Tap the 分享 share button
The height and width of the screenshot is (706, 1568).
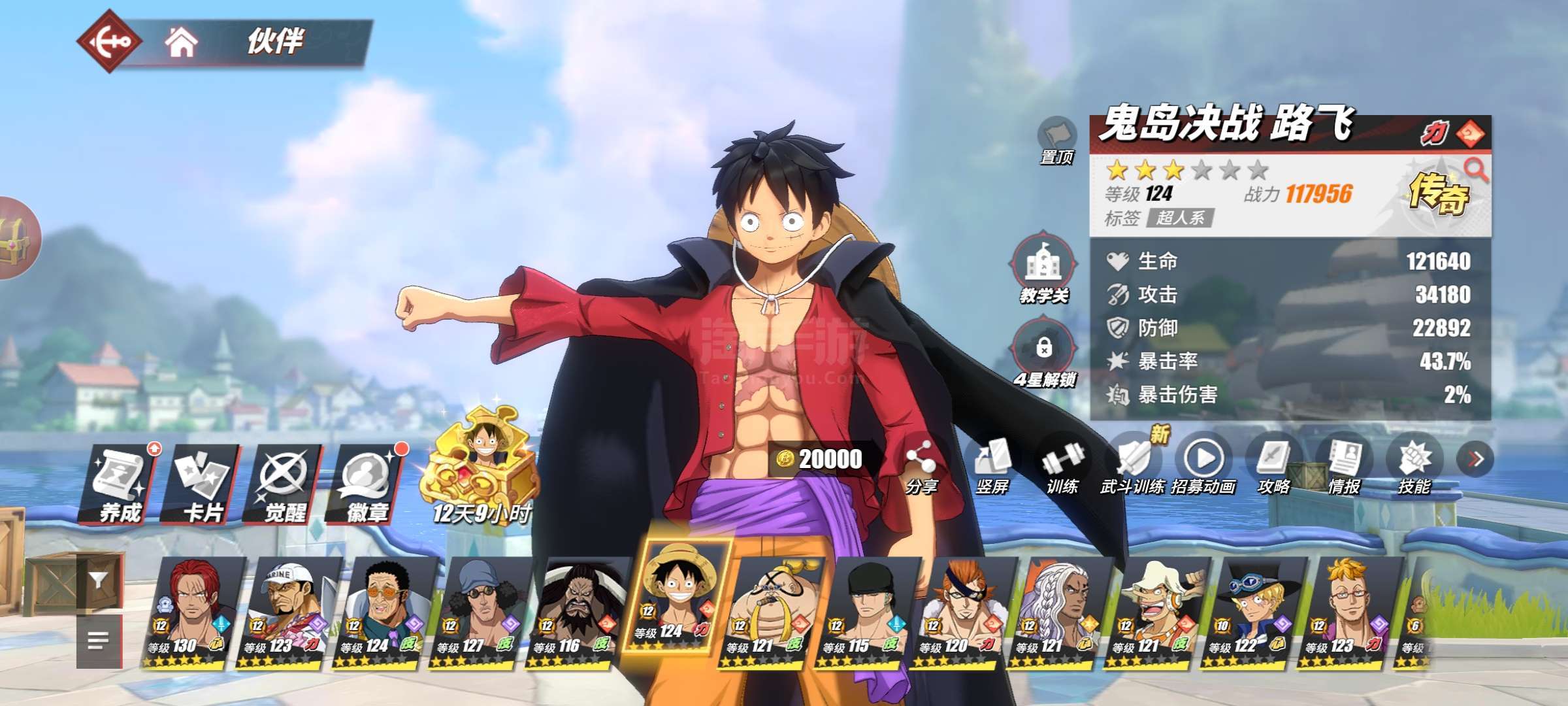click(x=921, y=465)
